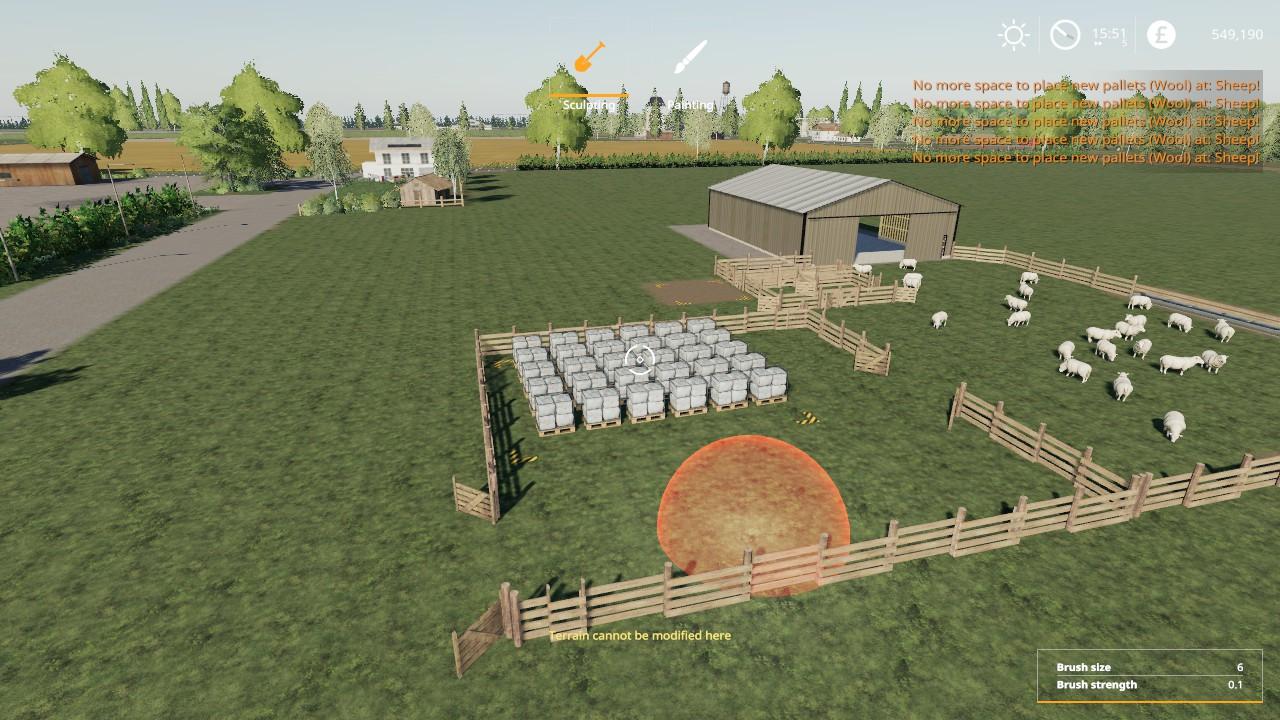Click the pound coin currency icon

tap(1160, 33)
